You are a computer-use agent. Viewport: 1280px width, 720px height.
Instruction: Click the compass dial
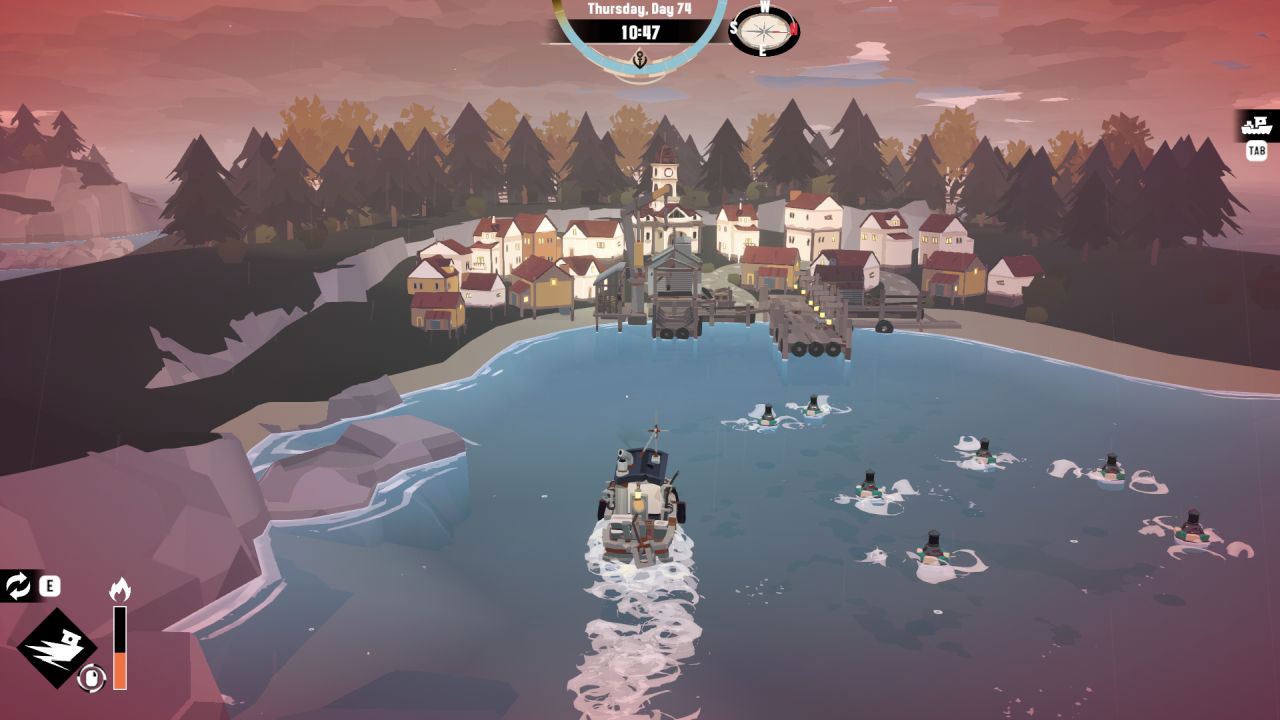click(765, 31)
